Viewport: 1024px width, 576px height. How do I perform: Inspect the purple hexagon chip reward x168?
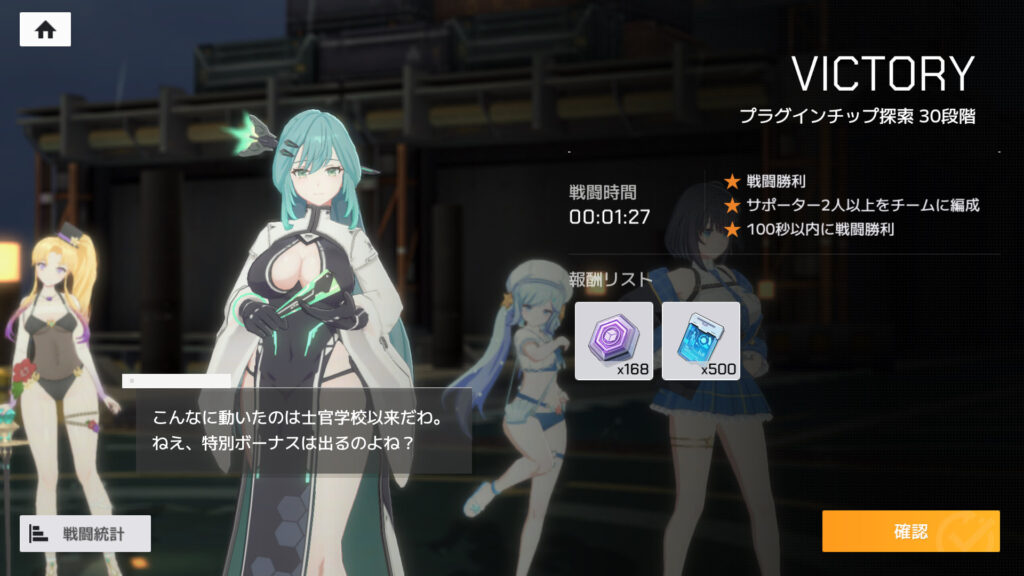[x=614, y=341]
